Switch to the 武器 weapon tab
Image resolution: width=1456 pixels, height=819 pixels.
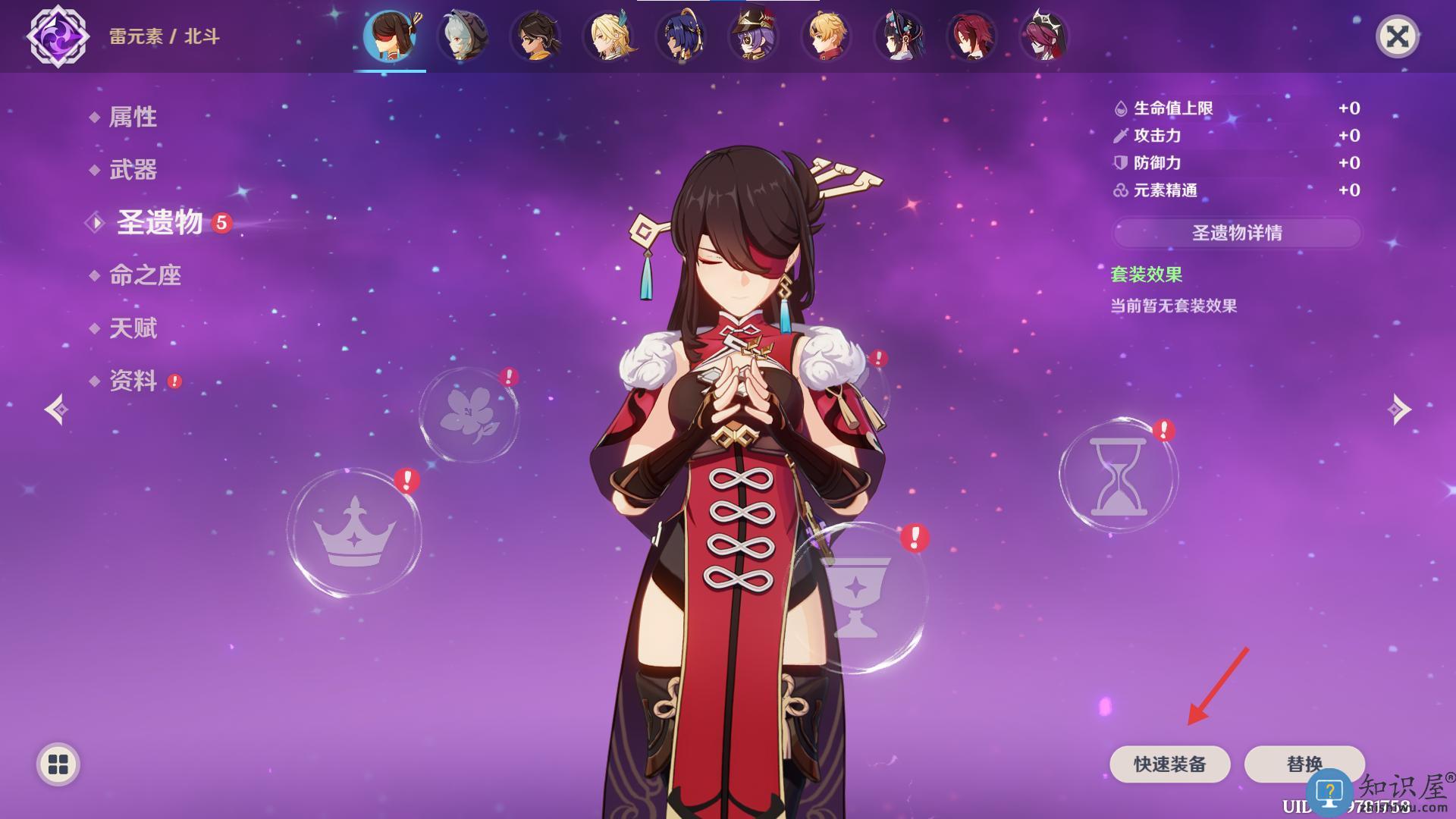pyautogui.click(x=133, y=170)
